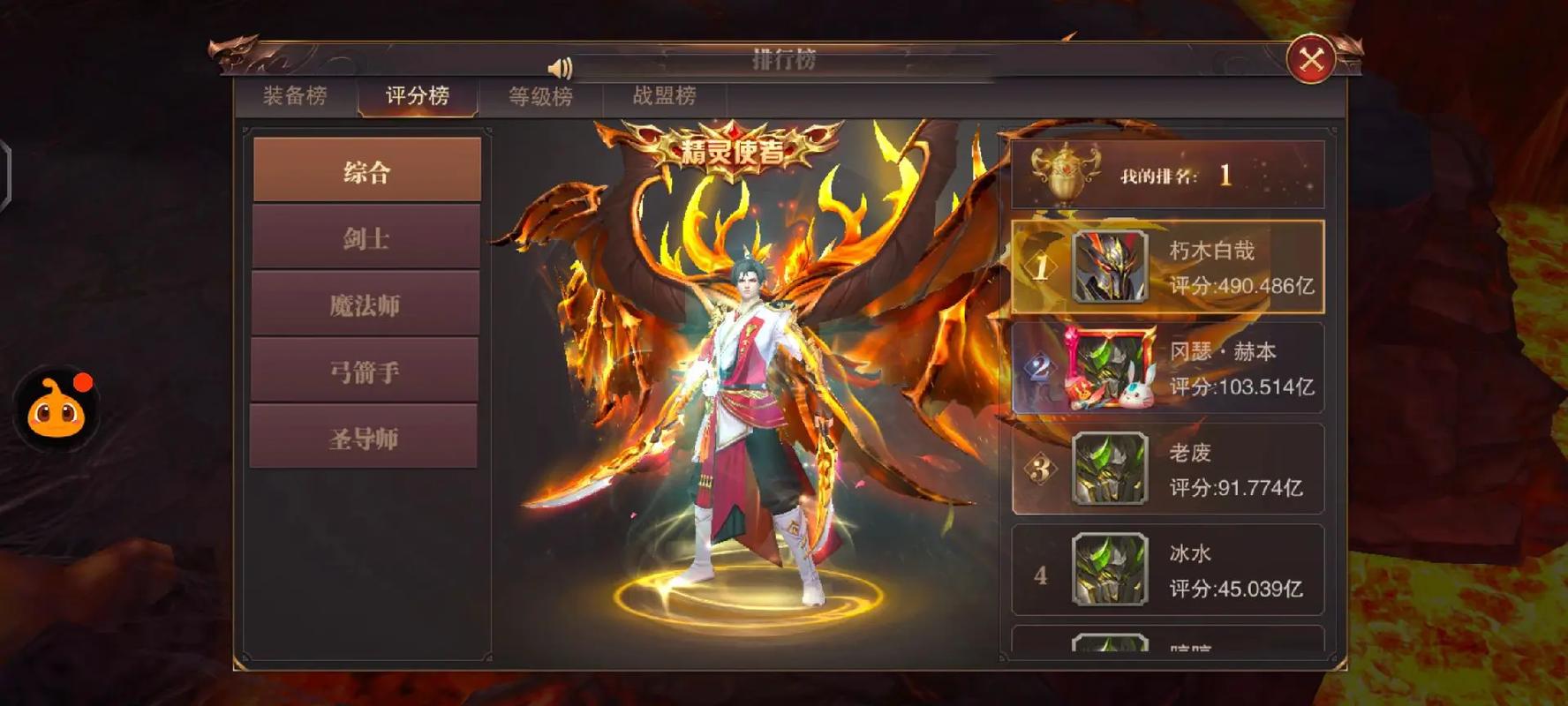Viewport: 1568px width, 706px height.
Task: Switch filter to 剑士 class
Action: tap(365, 238)
